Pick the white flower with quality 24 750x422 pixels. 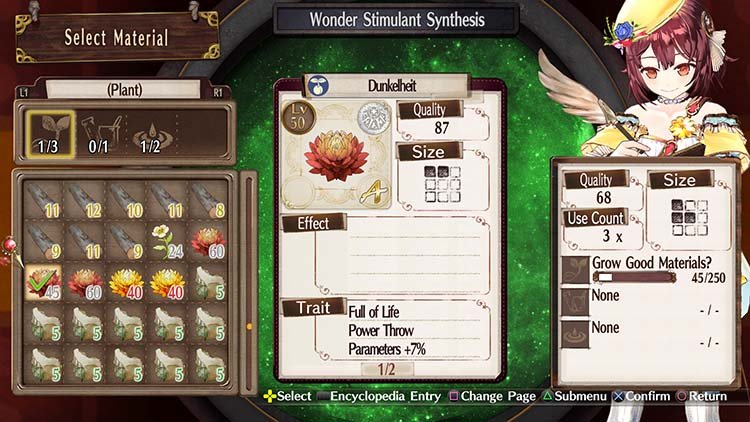pyautogui.click(x=165, y=241)
